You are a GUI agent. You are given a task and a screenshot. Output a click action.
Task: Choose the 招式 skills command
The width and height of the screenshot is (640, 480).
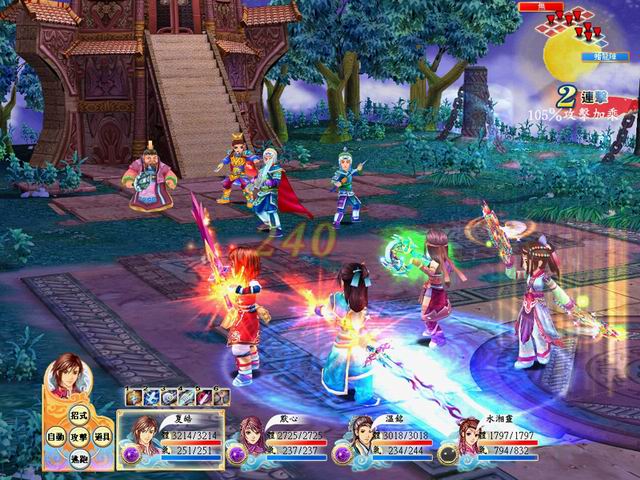pyautogui.click(x=79, y=416)
